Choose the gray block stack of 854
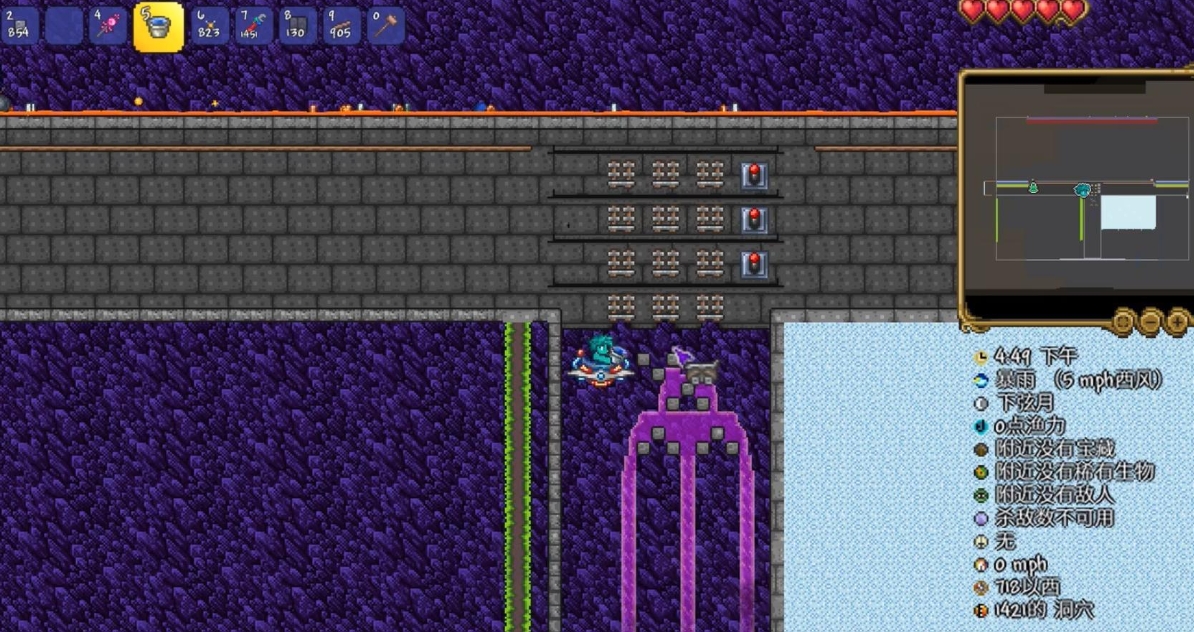This screenshot has width=1194, height=632. tap(20, 26)
